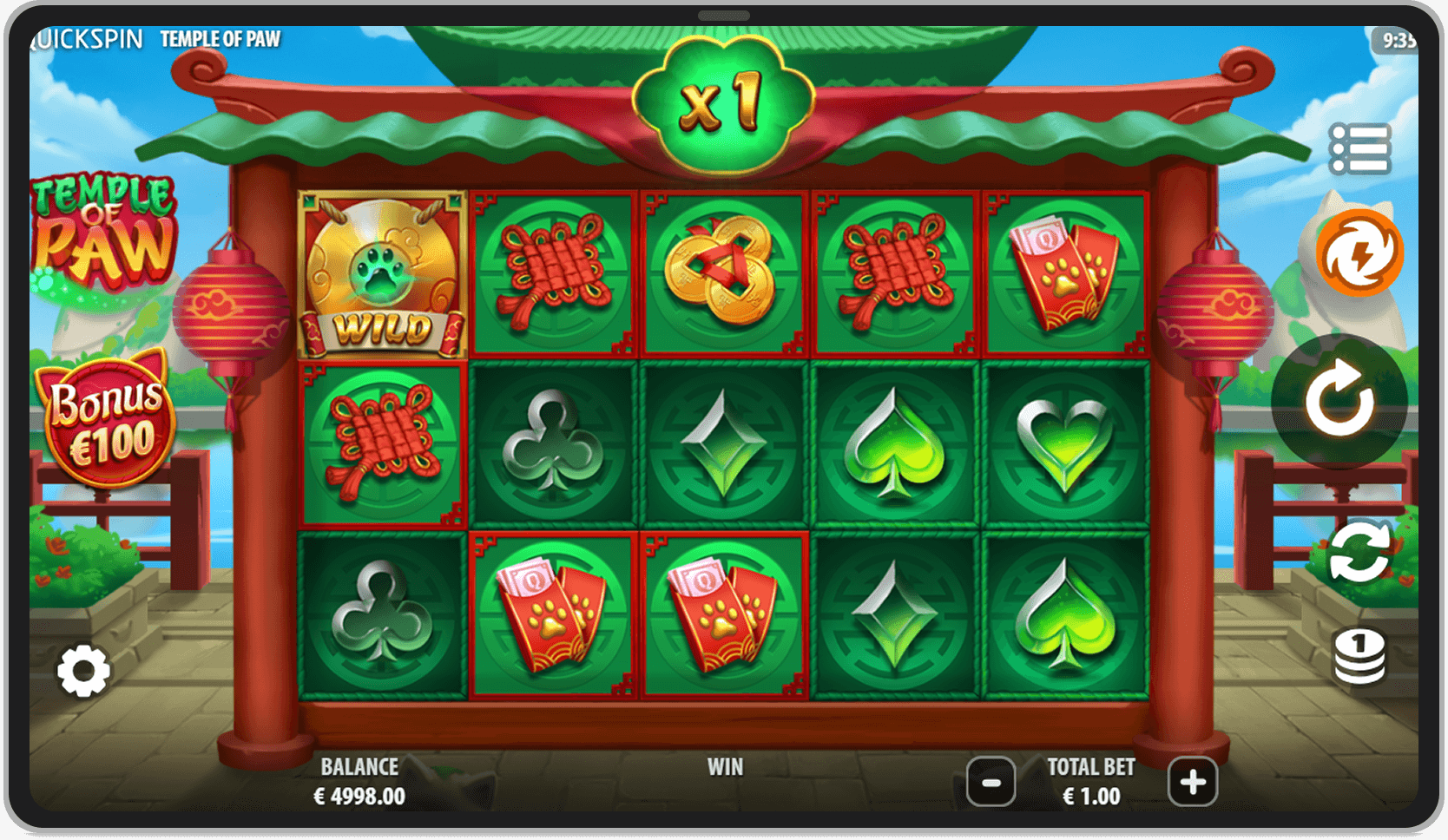Increase the total bet with the plus button
Screen dimensions: 1448x840
tap(1193, 781)
